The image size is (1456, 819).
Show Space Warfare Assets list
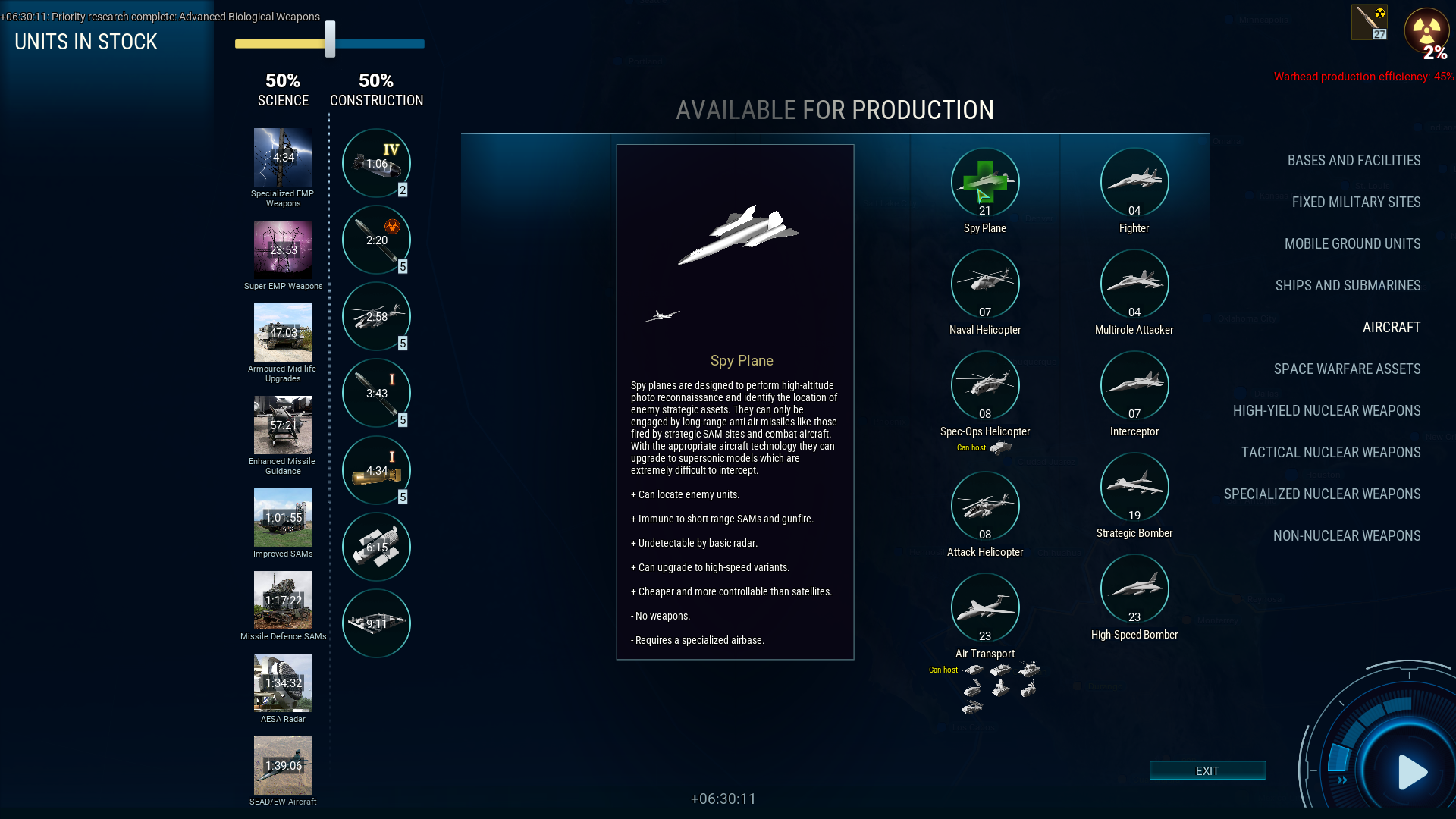pyautogui.click(x=1347, y=369)
